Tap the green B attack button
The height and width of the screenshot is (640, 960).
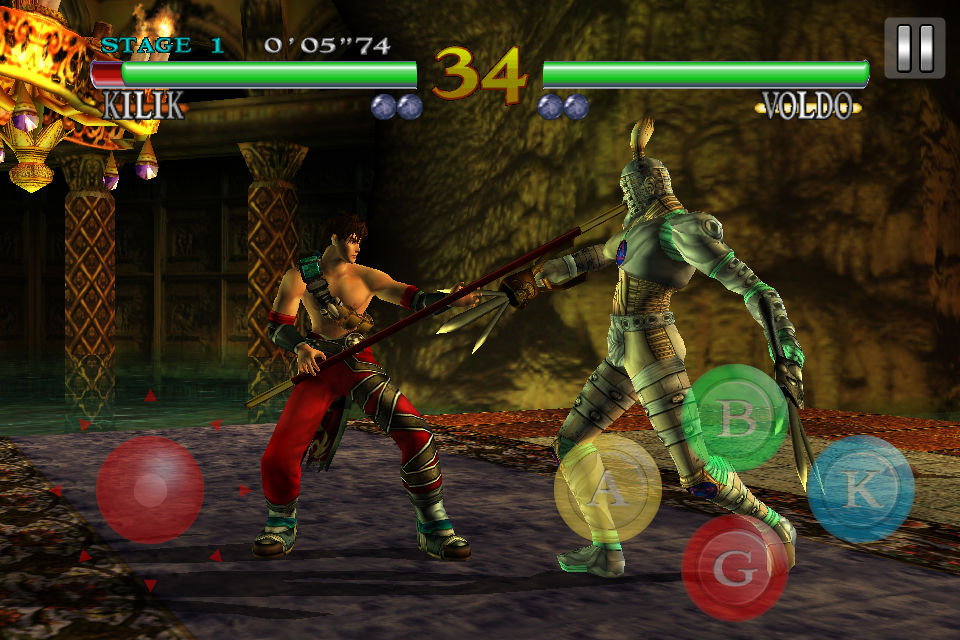click(x=739, y=418)
